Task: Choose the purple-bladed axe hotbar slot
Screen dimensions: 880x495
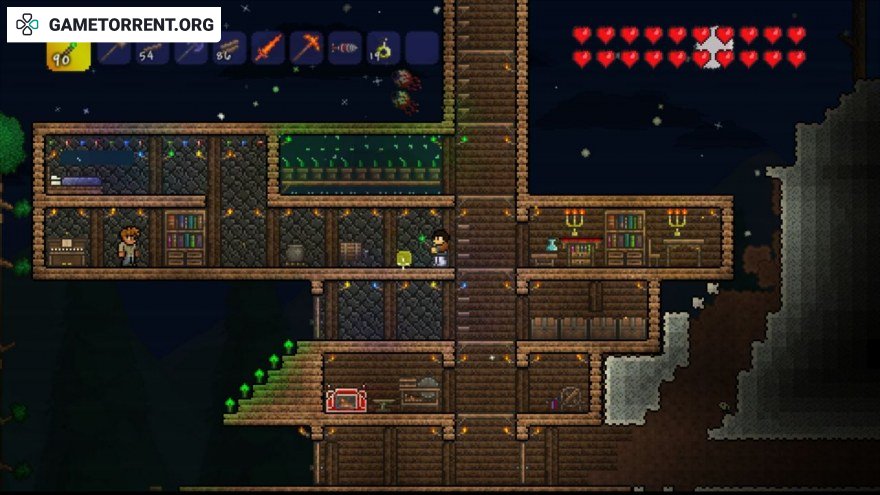Action: tap(192, 48)
